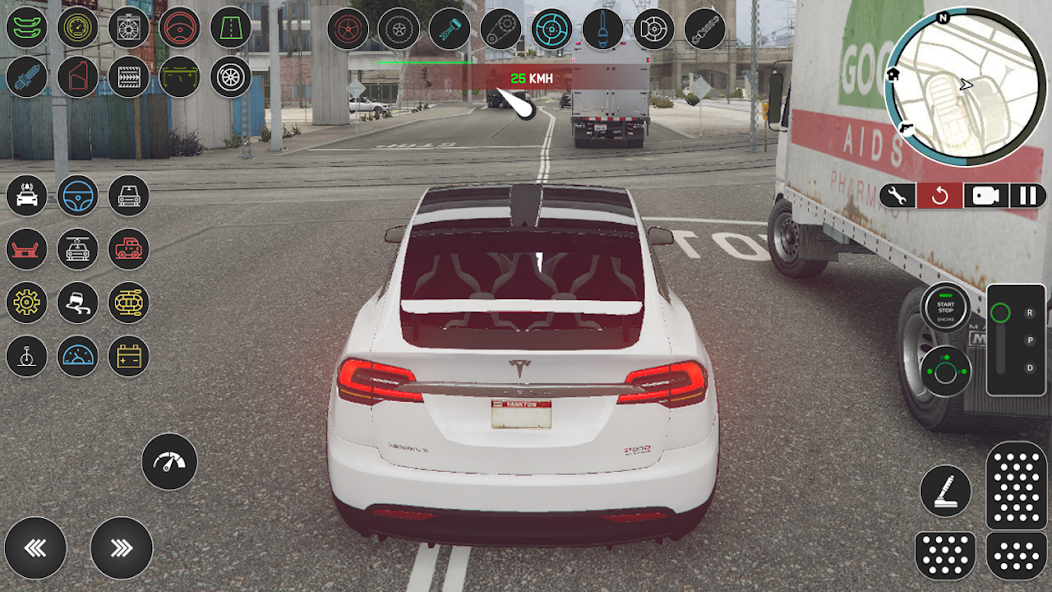
Task: Switch camera view with the camera icon
Action: [985, 195]
